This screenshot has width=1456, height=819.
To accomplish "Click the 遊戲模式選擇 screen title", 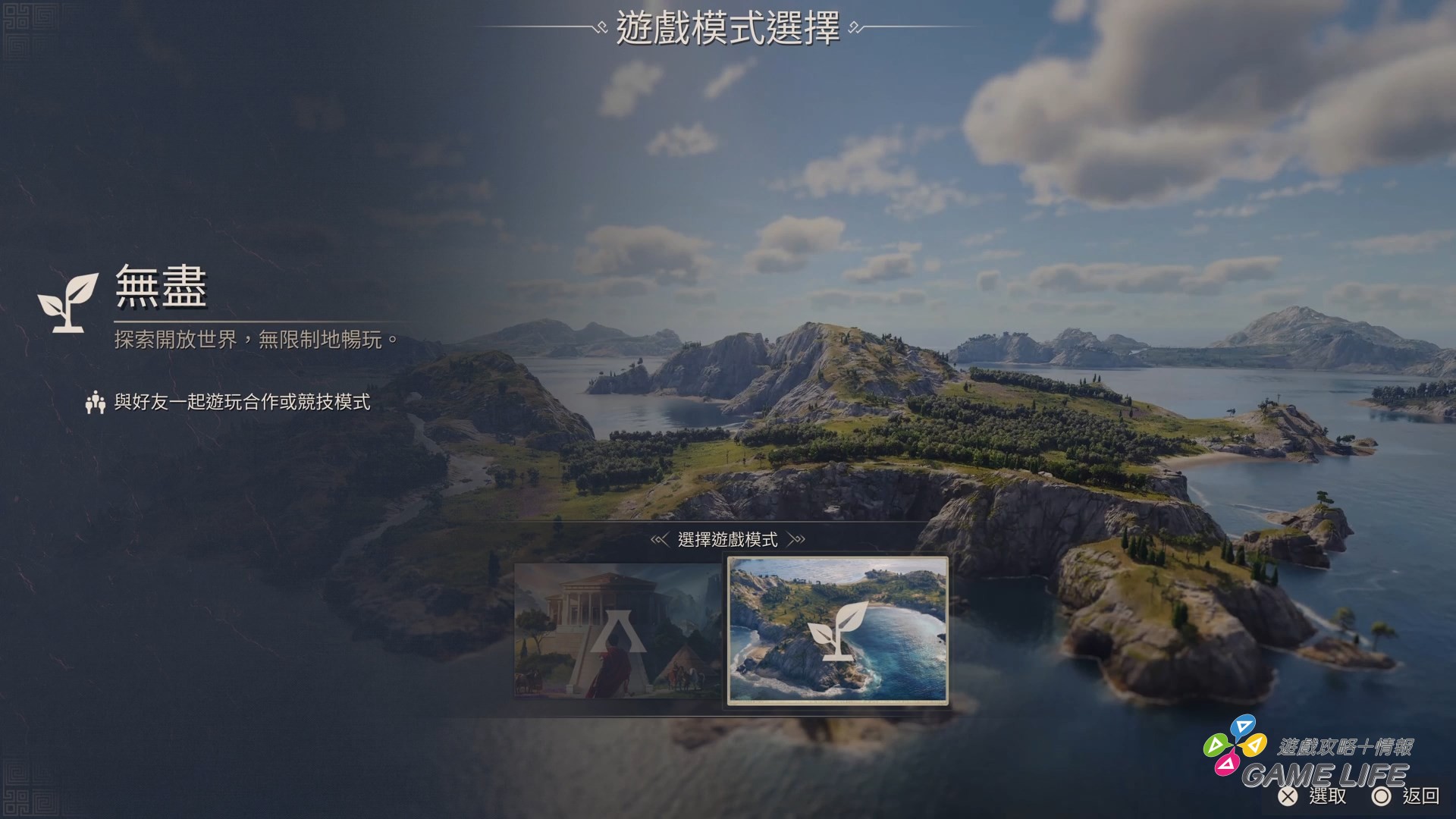I will click(727, 29).
